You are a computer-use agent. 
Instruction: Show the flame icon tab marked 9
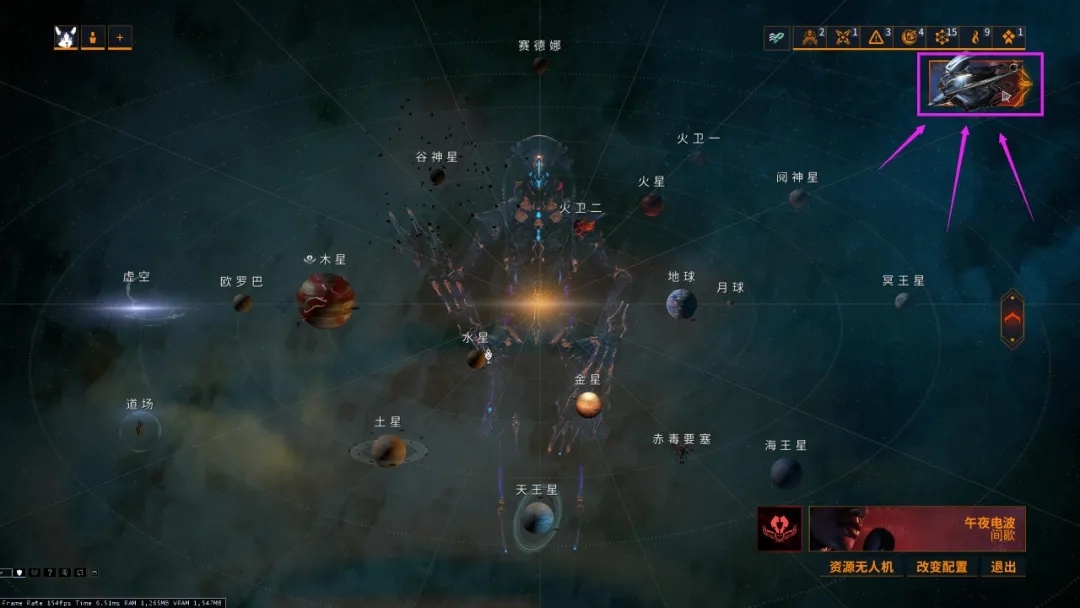(x=976, y=37)
